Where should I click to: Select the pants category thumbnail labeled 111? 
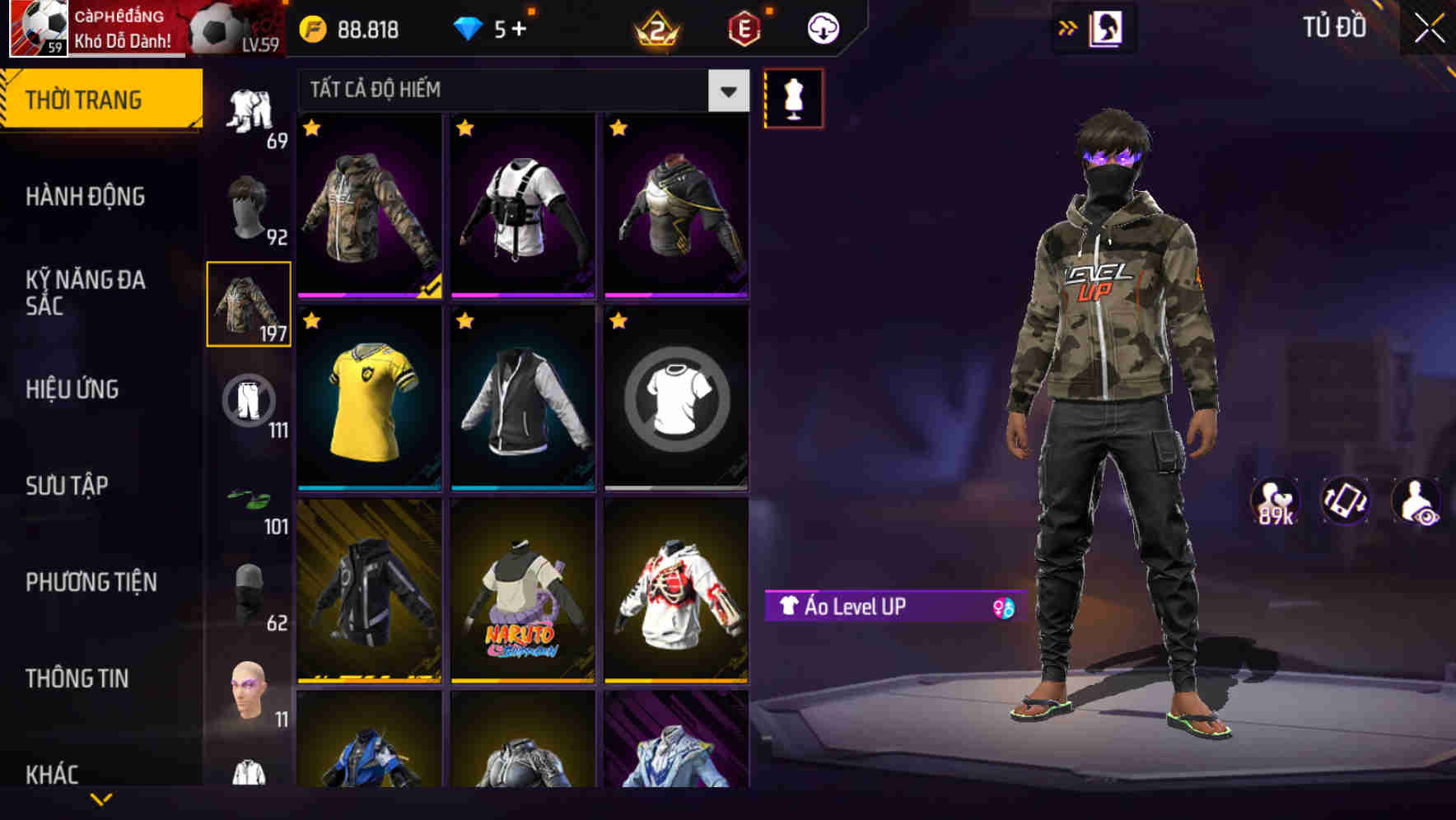click(249, 401)
